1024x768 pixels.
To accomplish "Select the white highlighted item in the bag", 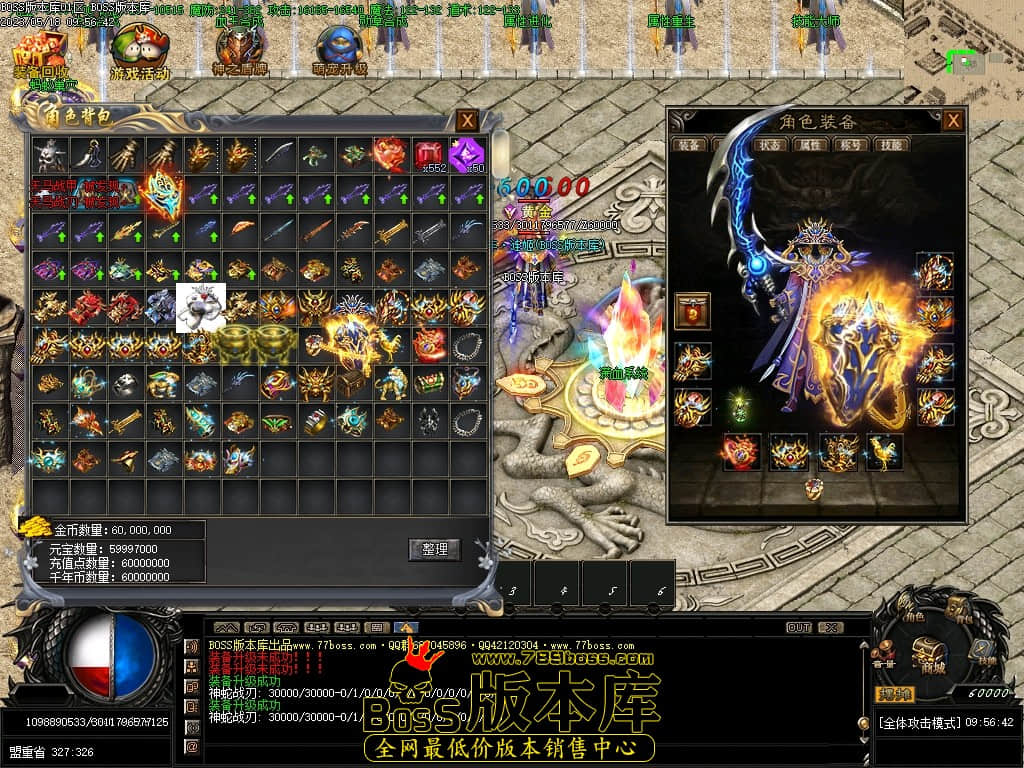I will (201, 307).
